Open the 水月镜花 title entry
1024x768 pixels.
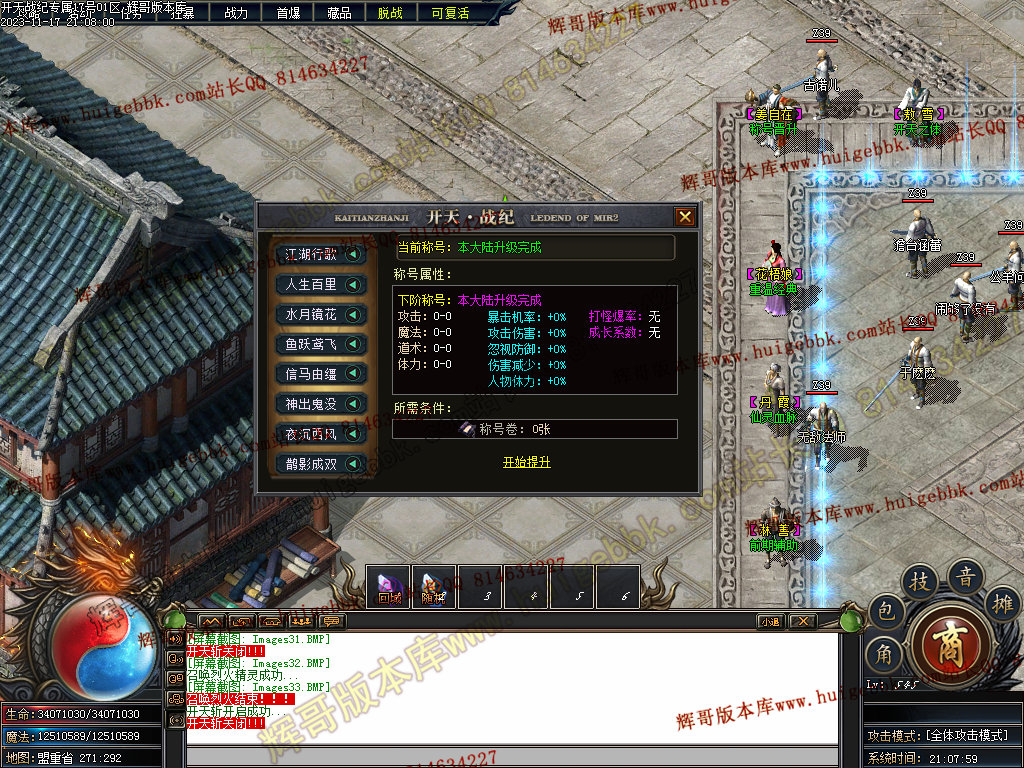[x=320, y=315]
